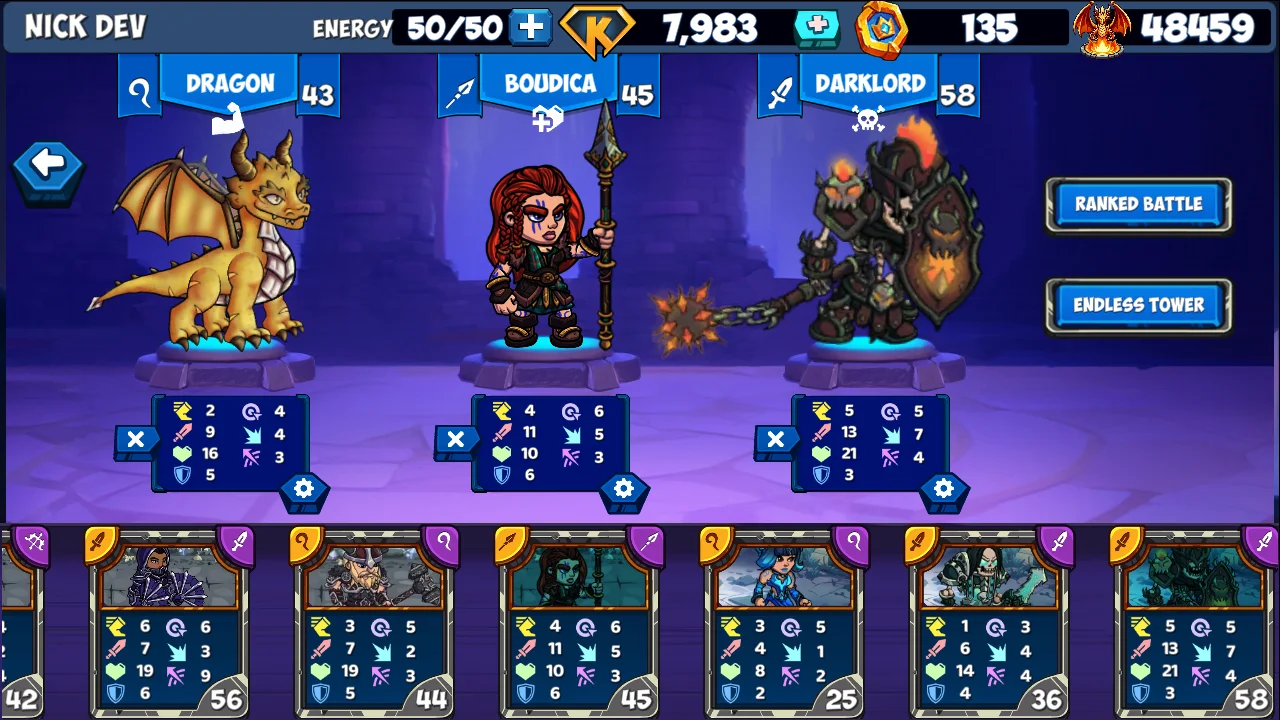The width and height of the screenshot is (1280, 720).
Task: Click the muscle arm icon below Dragon's nameplate
Action: pos(228,119)
